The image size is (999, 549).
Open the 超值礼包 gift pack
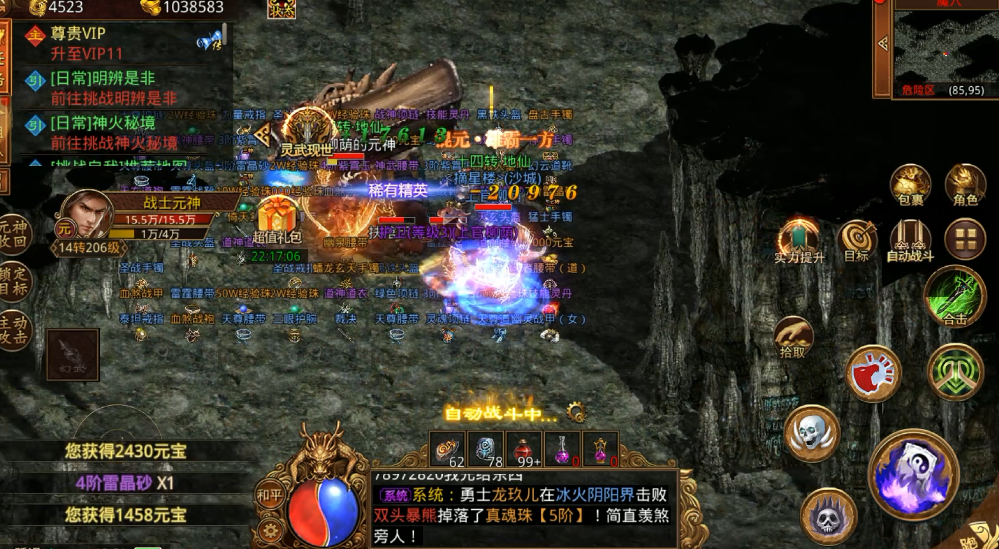click(279, 223)
